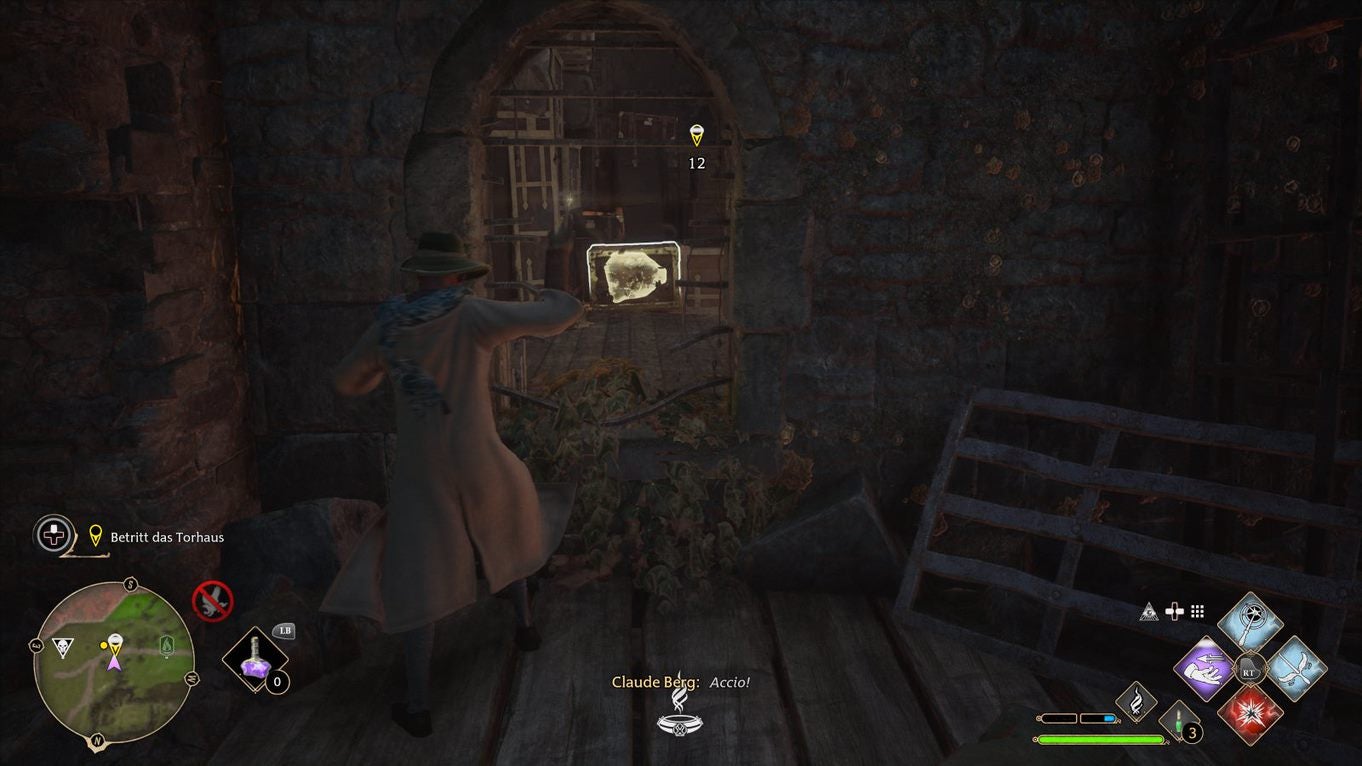This screenshot has width=1362, height=766.
Task: Click the crossed-out broom no-flying indicator
Action: (211, 600)
